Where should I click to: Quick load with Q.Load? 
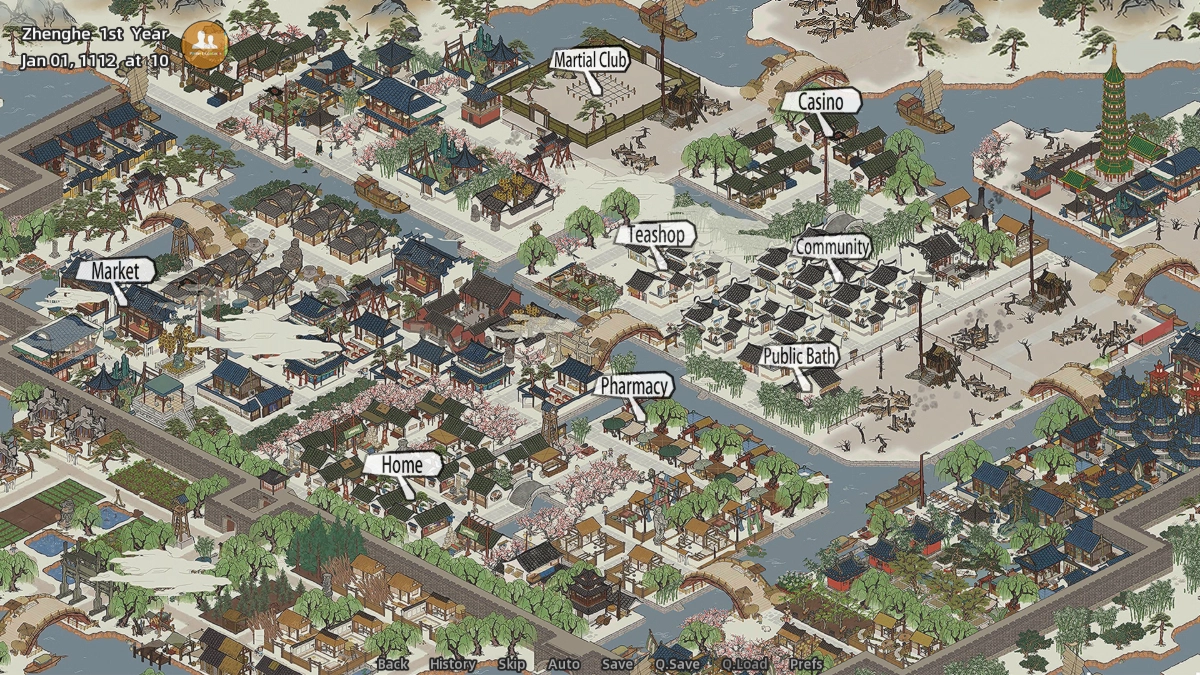[x=743, y=664]
